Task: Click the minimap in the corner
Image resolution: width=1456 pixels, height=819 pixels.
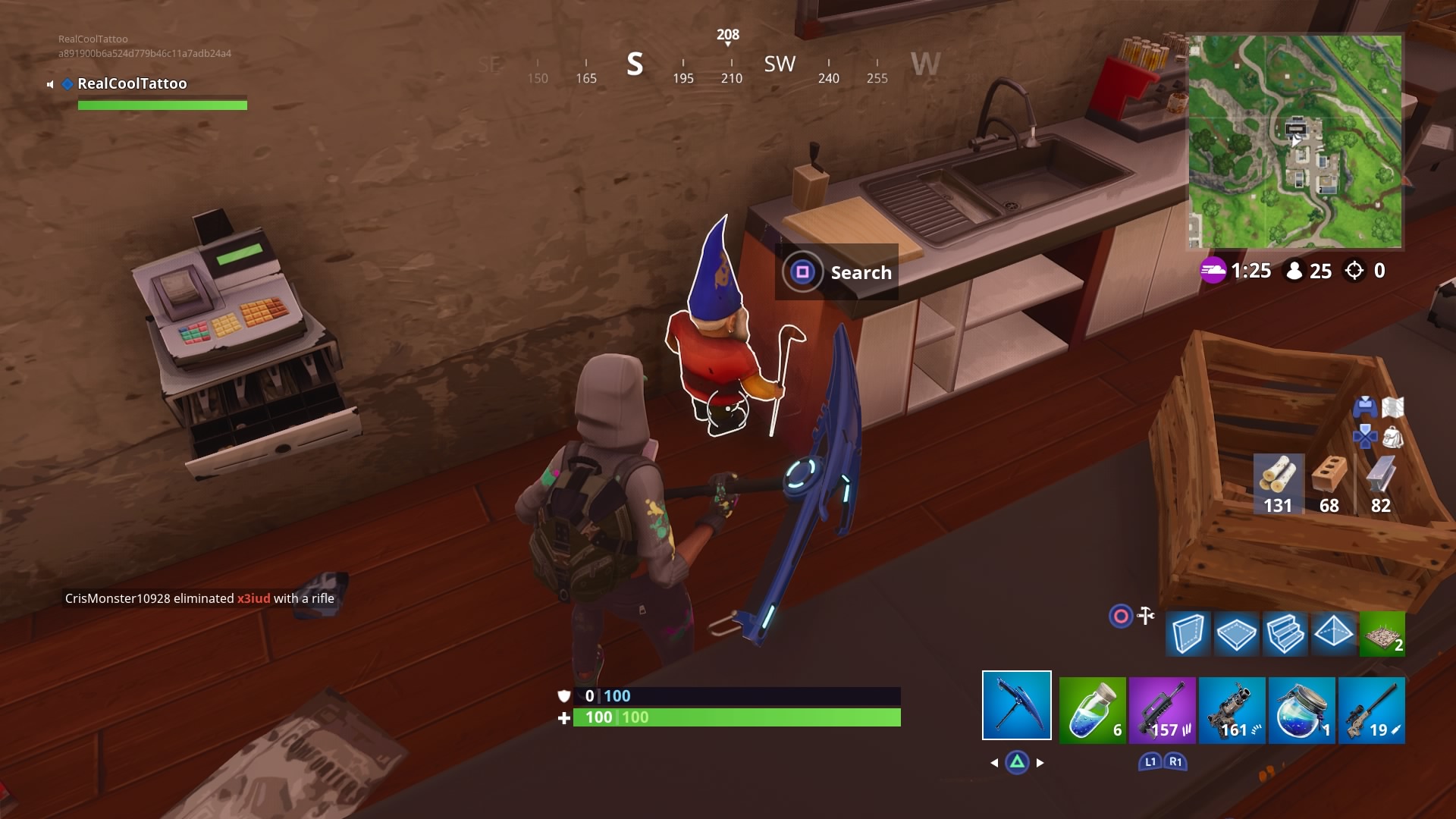Action: [x=1296, y=140]
